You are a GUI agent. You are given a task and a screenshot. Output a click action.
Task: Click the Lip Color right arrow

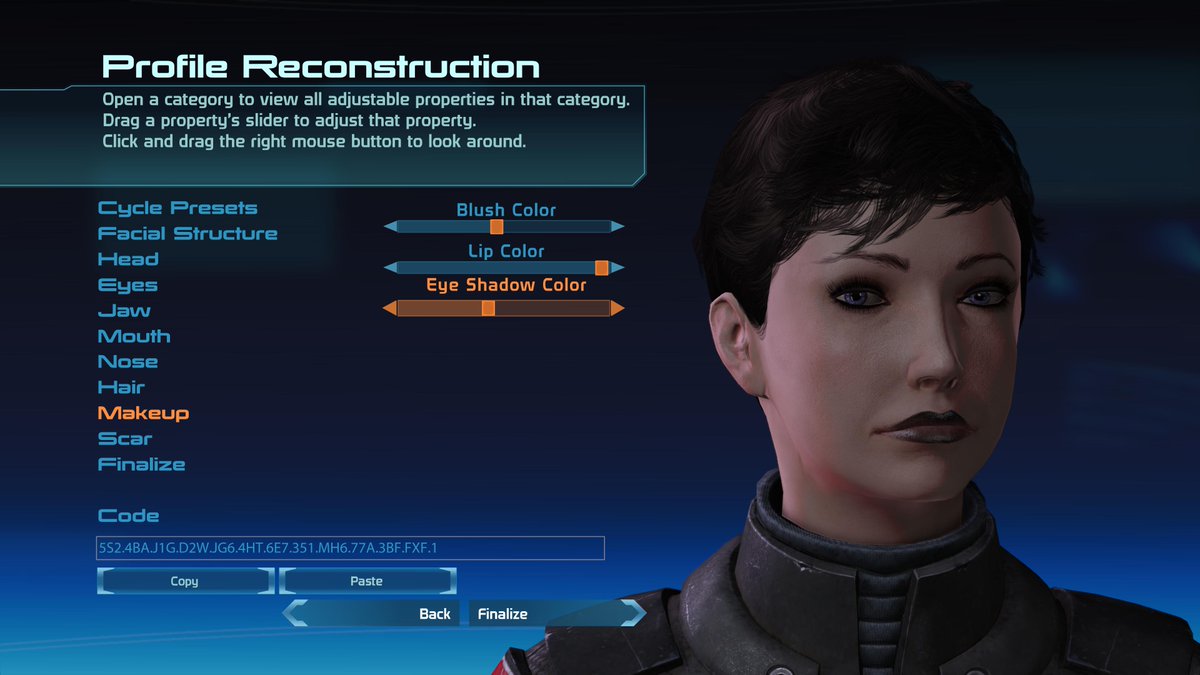618,268
